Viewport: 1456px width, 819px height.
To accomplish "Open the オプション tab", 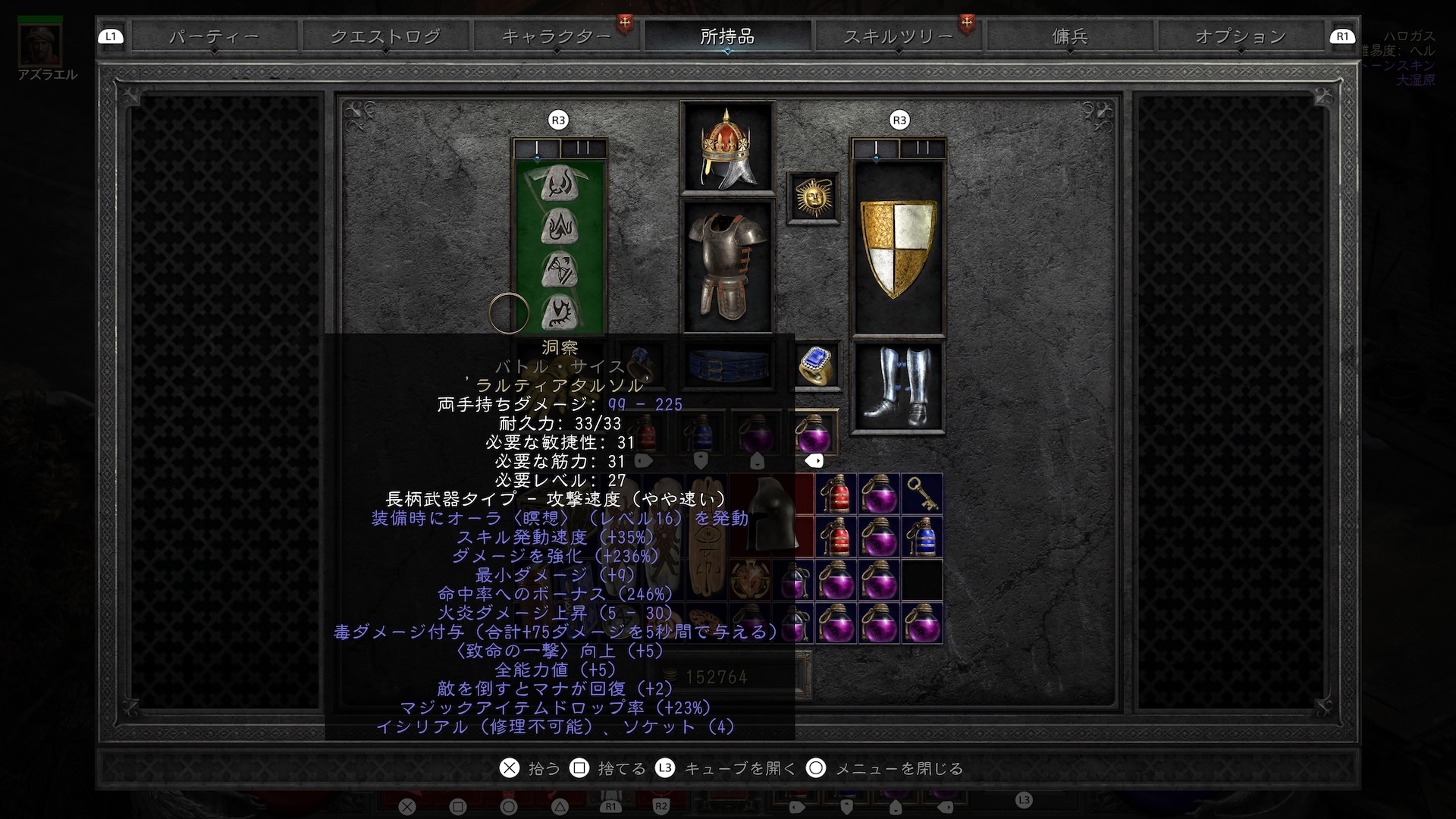I will (1240, 36).
